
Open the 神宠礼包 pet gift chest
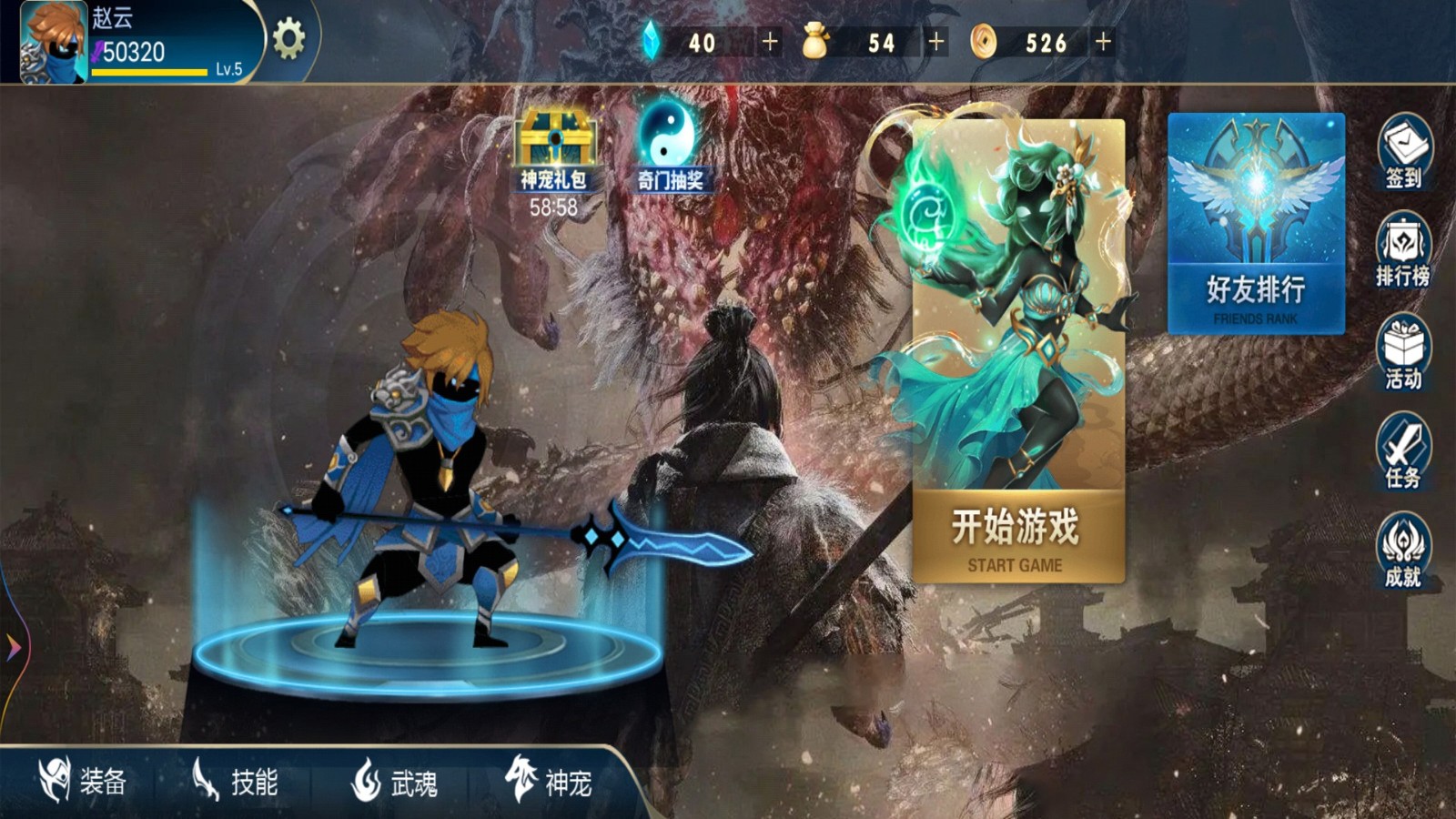tap(557, 141)
